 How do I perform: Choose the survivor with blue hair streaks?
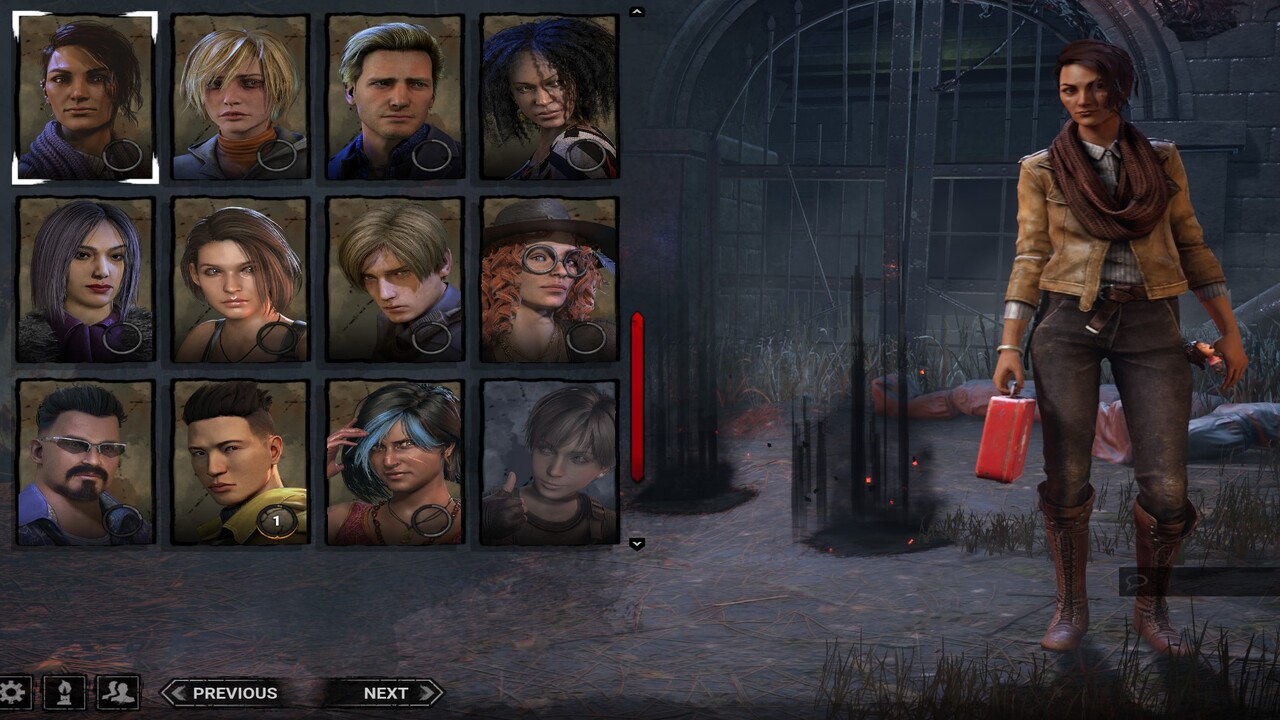click(396, 460)
